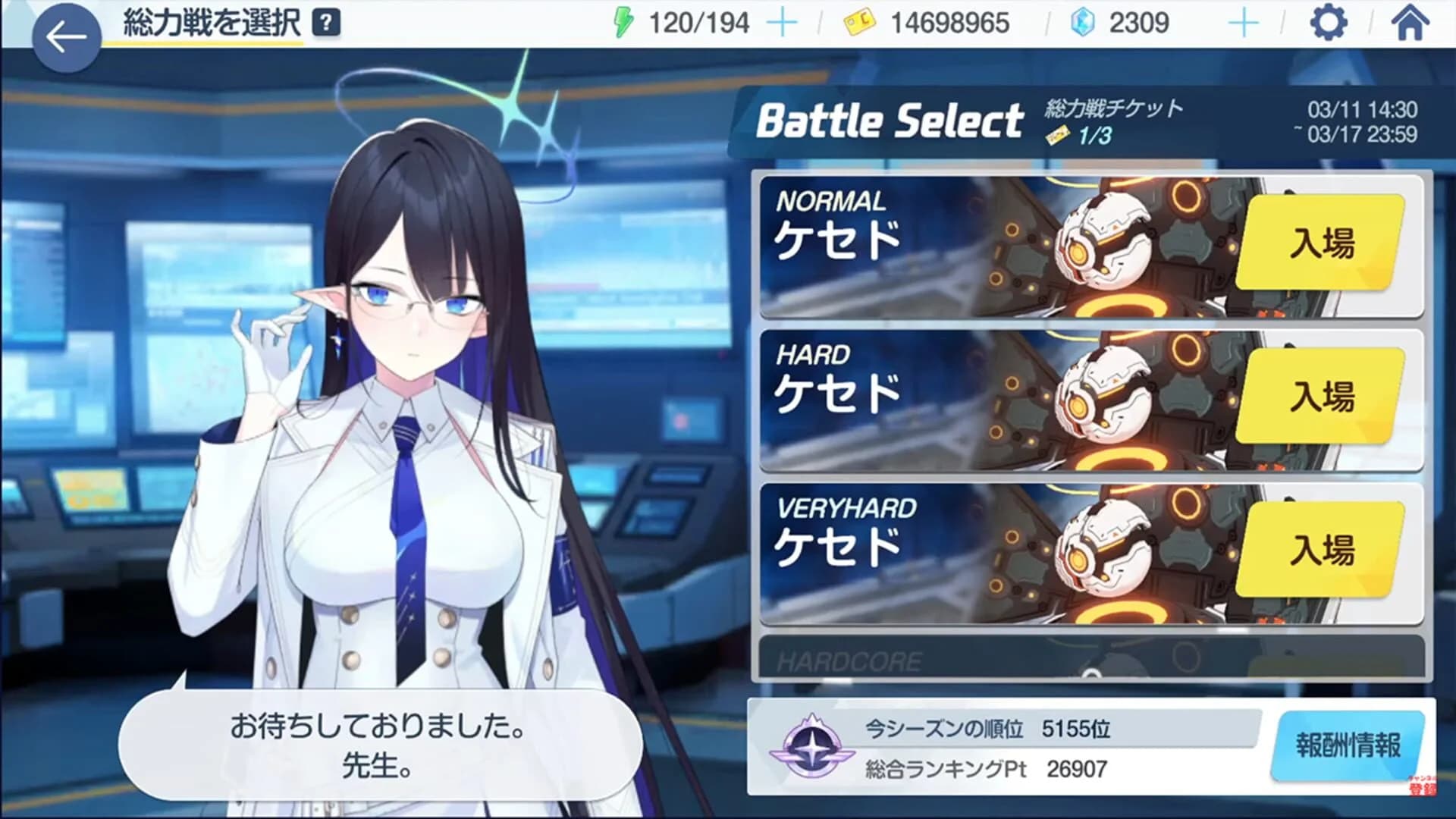This screenshot has height=819, width=1456.
Task: Open the 総力戦 help question mark
Action: click(x=326, y=20)
